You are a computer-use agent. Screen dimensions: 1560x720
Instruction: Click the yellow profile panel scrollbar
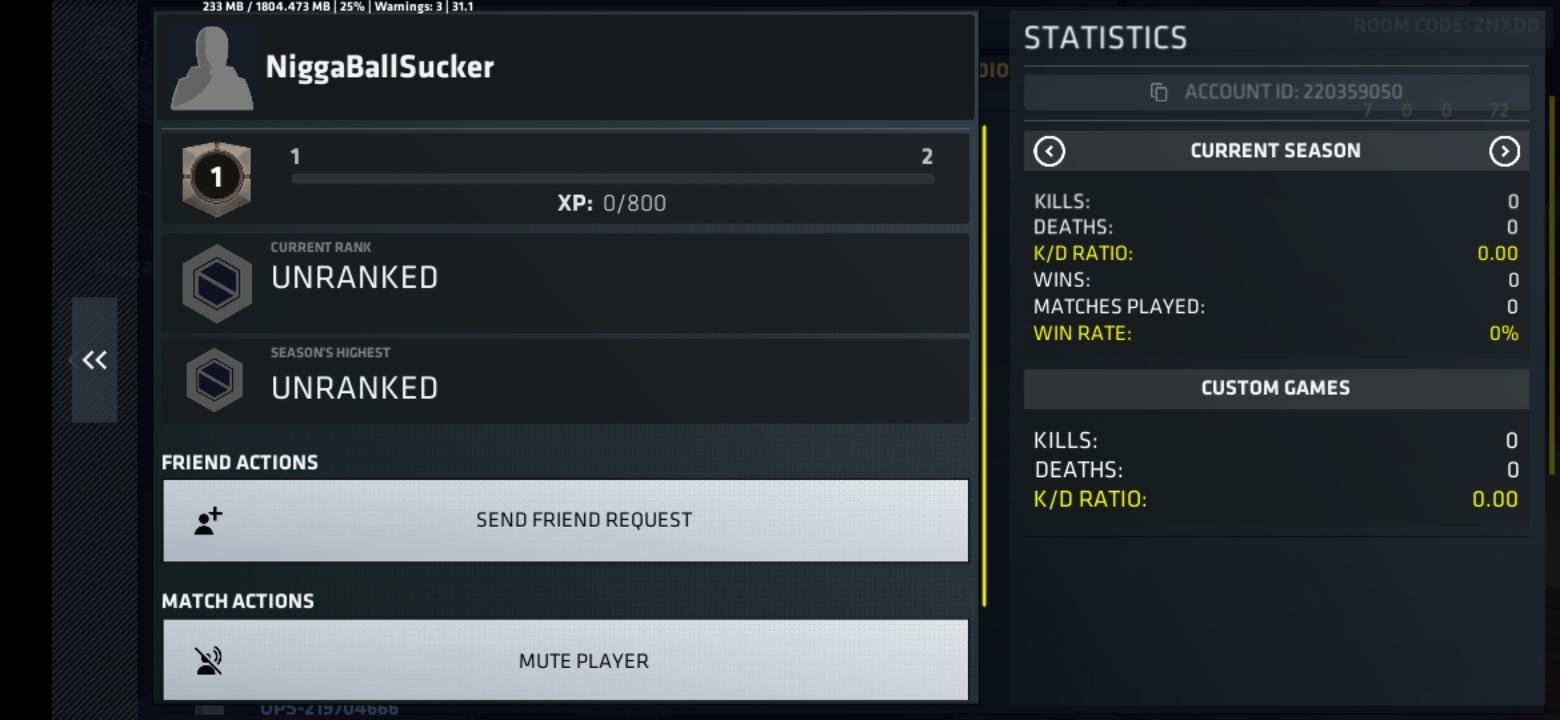pyautogui.click(x=984, y=365)
